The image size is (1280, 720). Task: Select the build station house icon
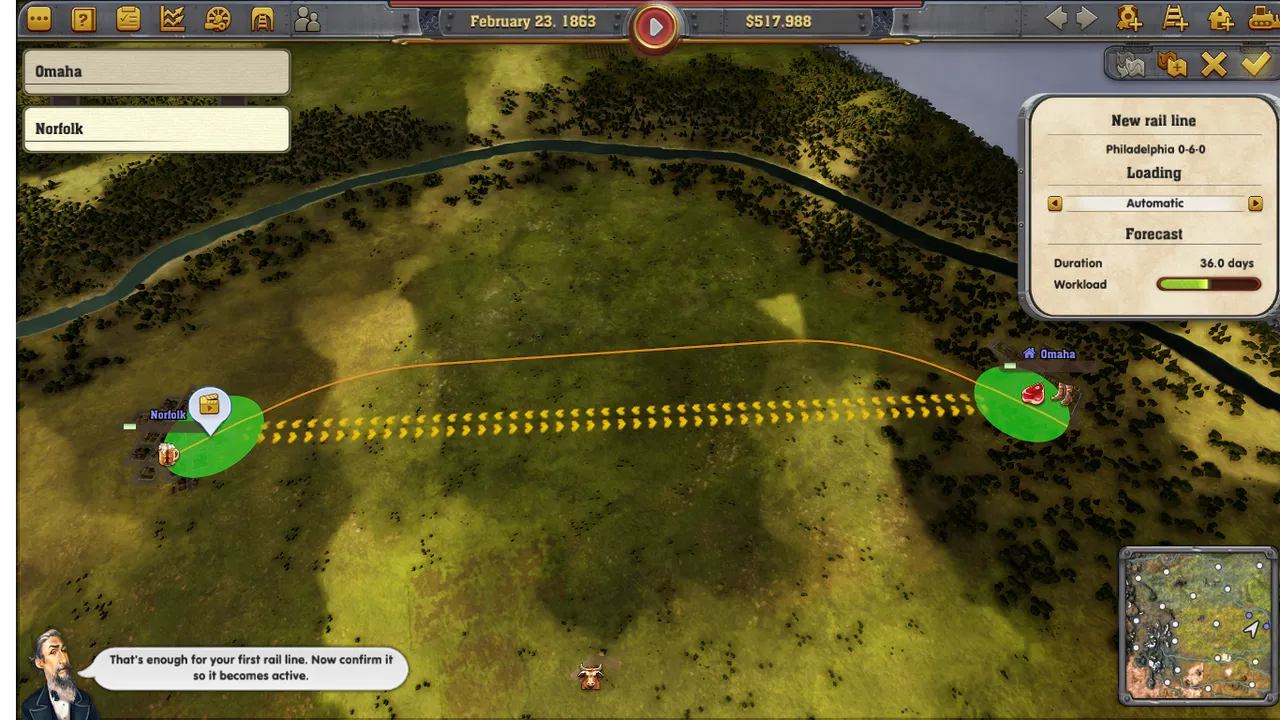[1220, 18]
